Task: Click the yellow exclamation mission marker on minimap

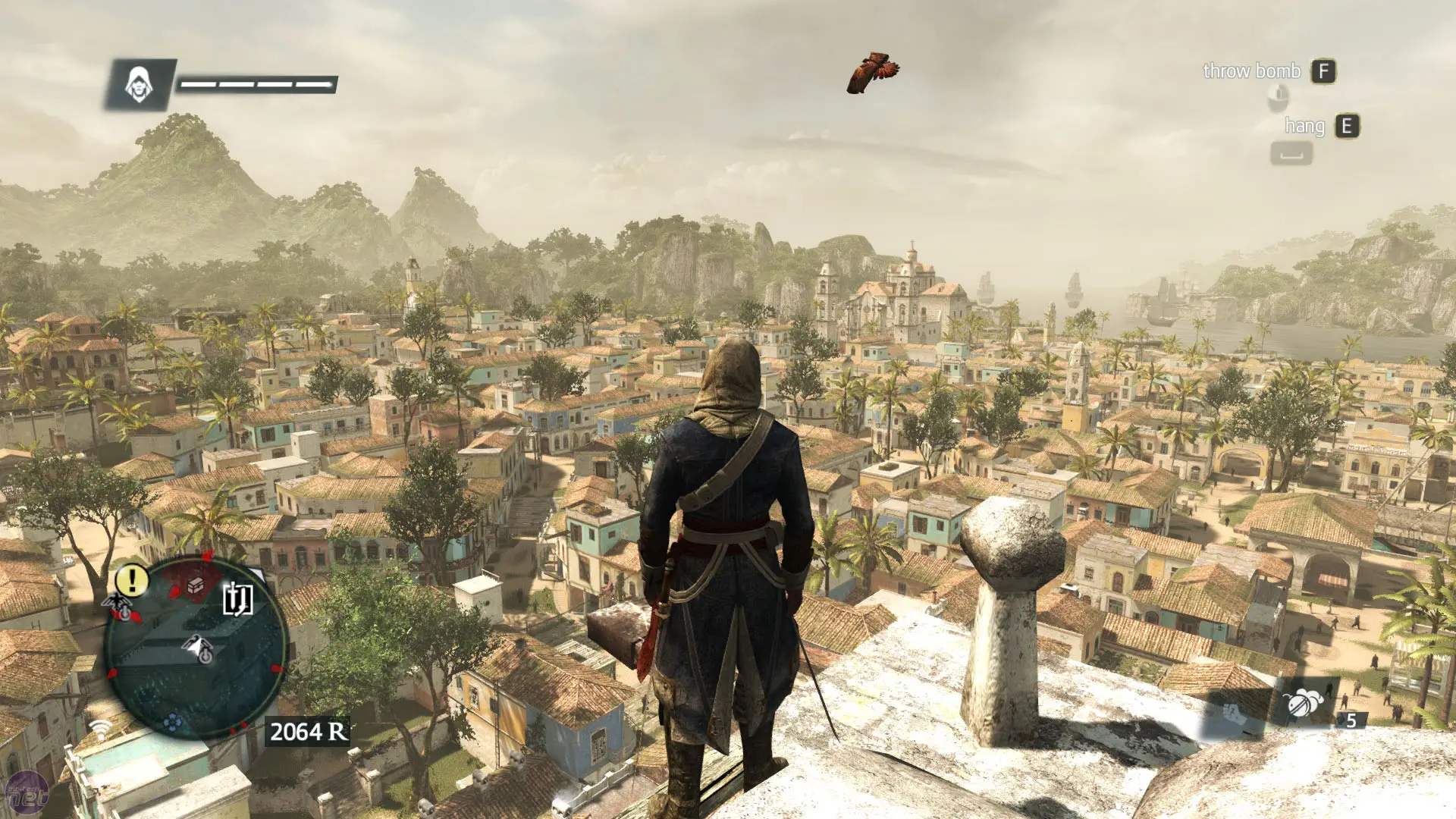Action: 130,580
